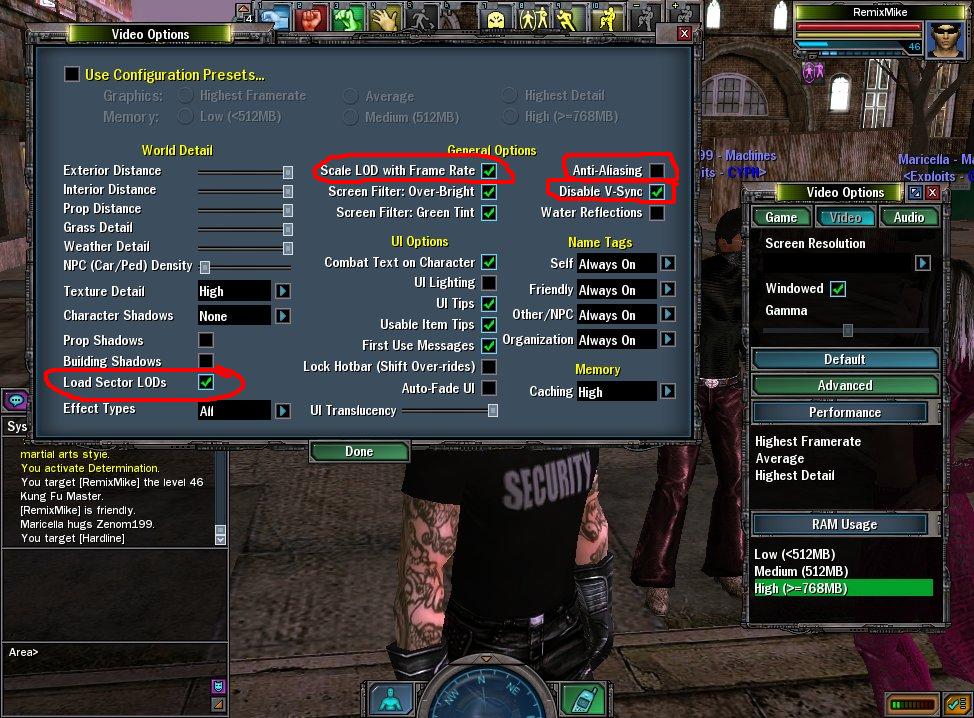Viewport: 974px width, 718px height.
Task: Toggle the Windowed checkbox
Action: coord(838,289)
